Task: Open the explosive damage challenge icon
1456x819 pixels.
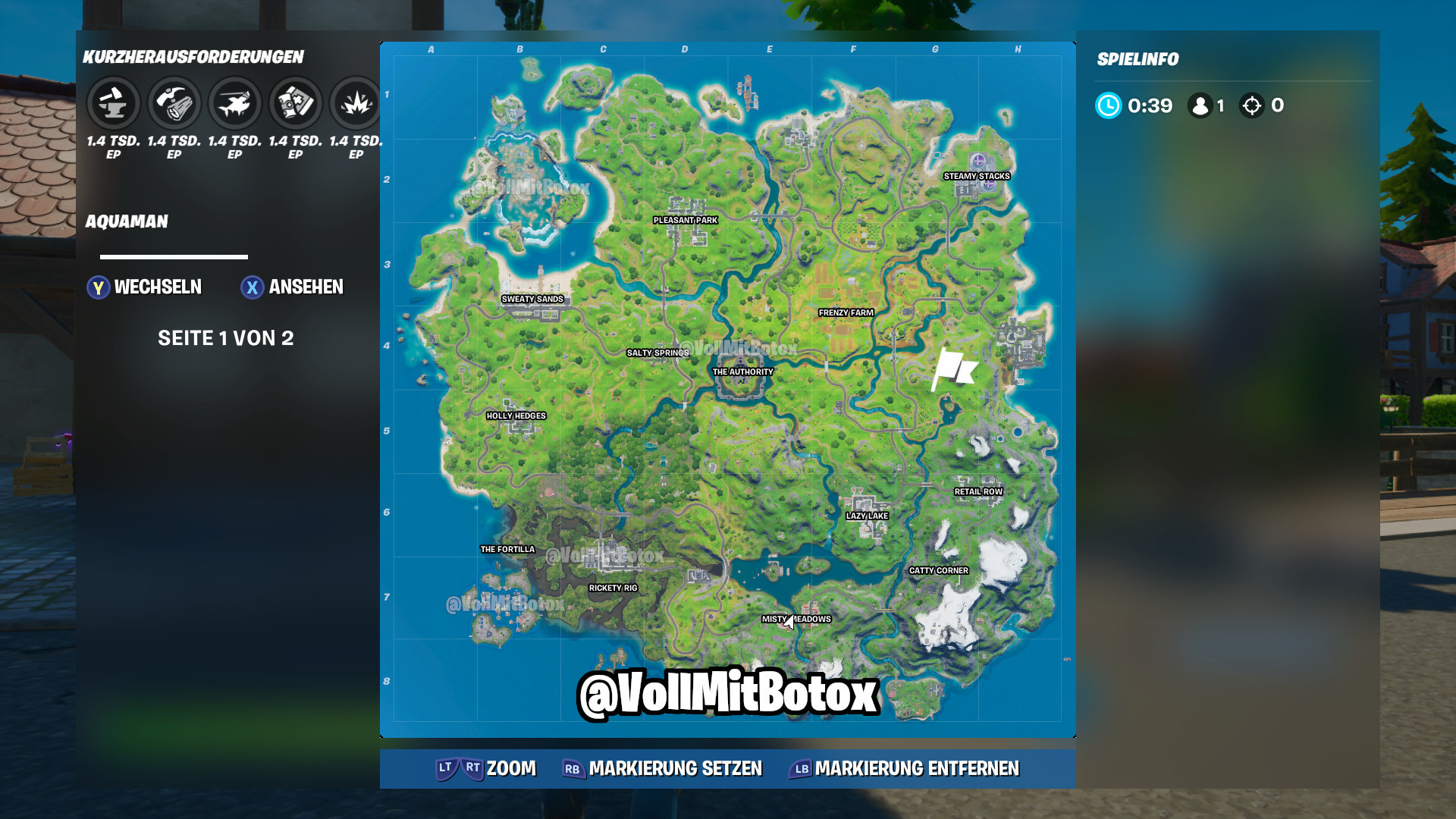Action: point(355,102)
